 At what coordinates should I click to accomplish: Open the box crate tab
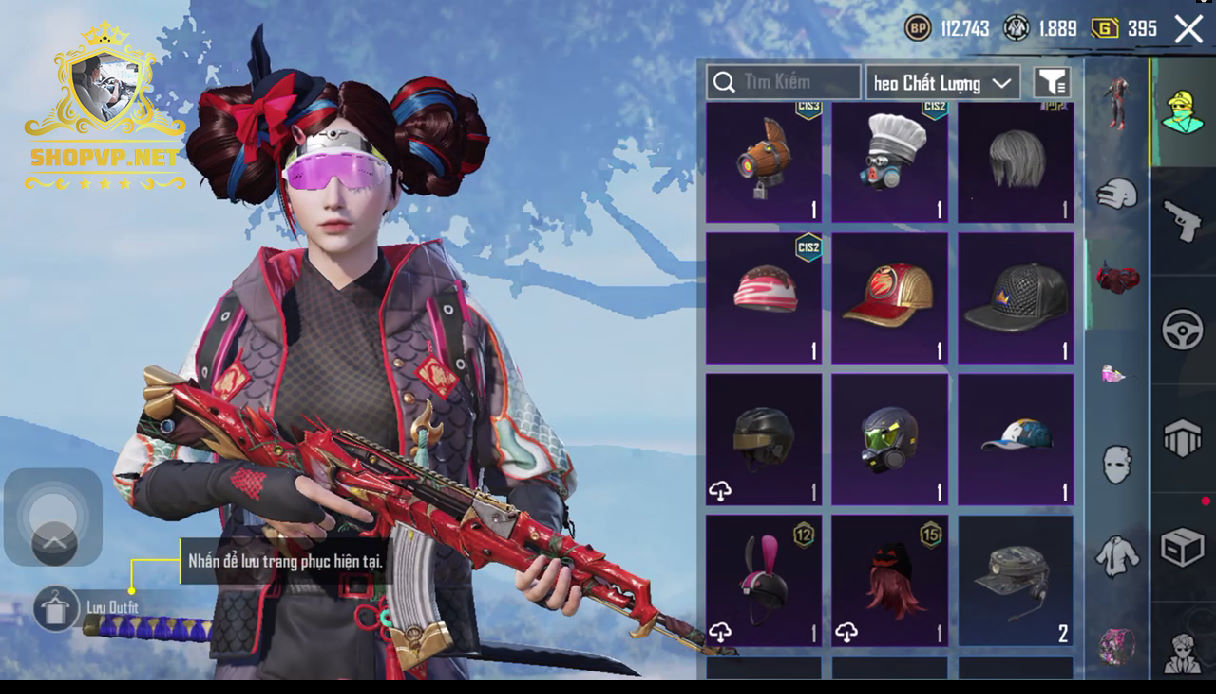pyautogui.click(x=1182, y=548)
